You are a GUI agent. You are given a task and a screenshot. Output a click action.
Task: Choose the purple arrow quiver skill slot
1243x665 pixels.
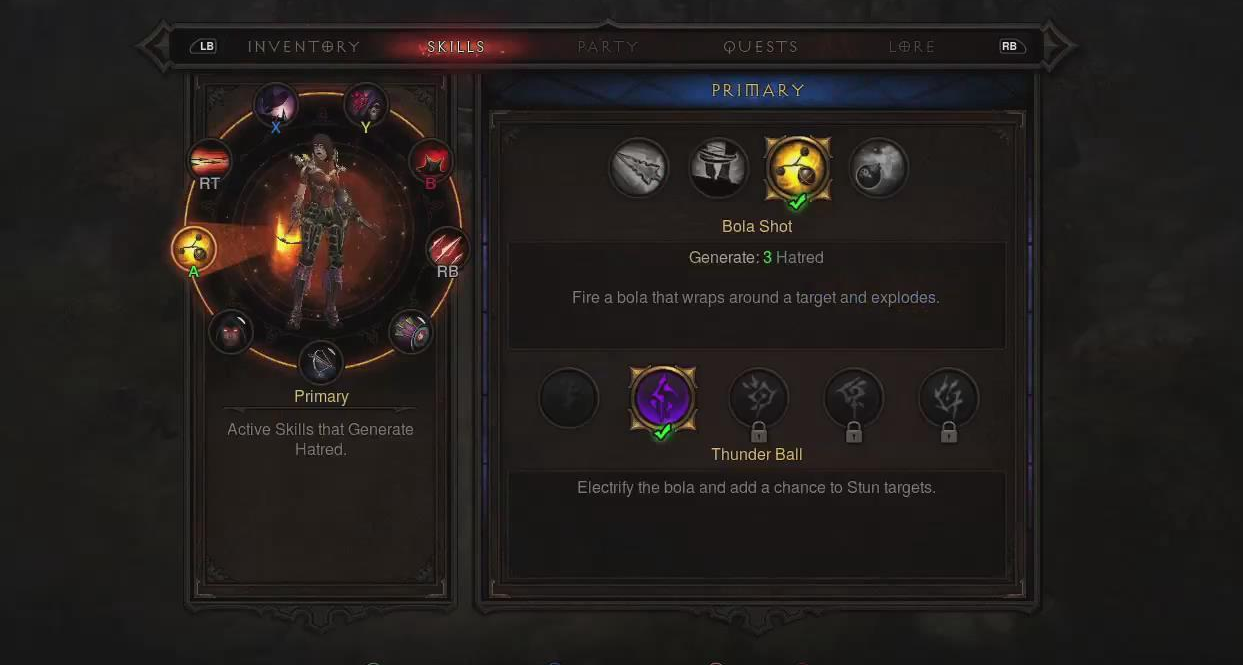(410, 331)
